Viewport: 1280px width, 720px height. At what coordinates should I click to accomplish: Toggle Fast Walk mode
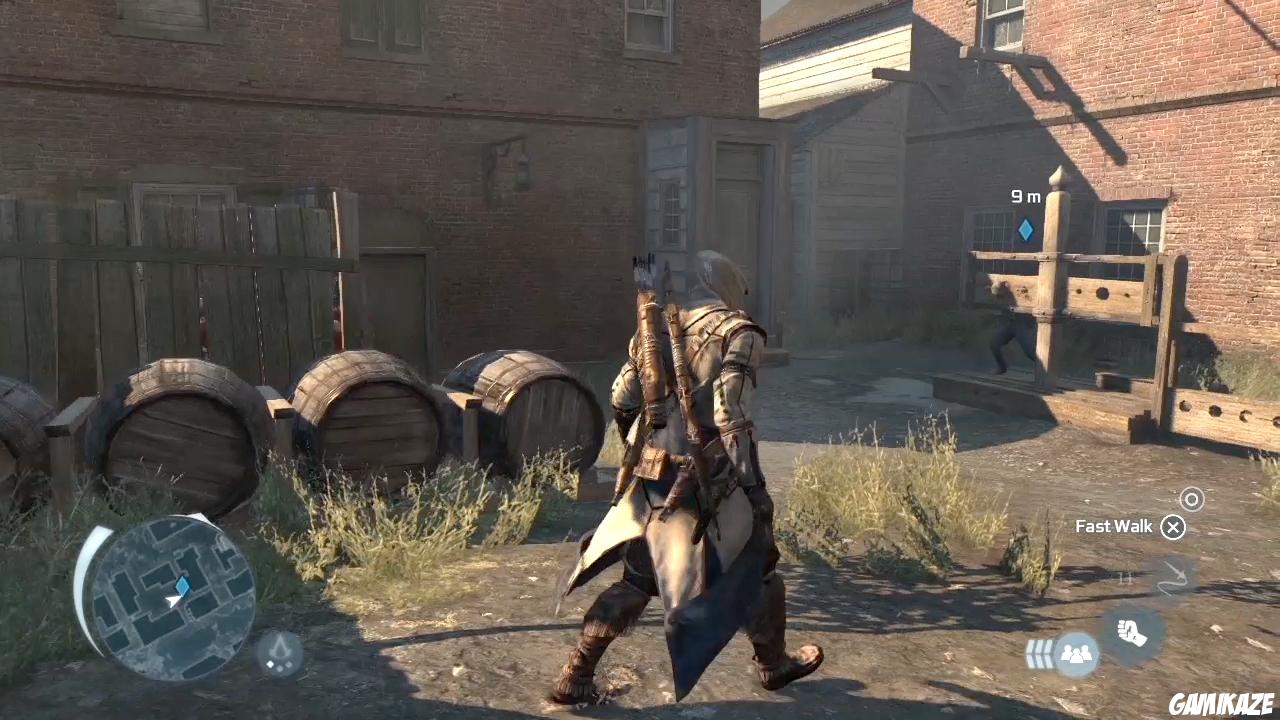point(1172,527)
